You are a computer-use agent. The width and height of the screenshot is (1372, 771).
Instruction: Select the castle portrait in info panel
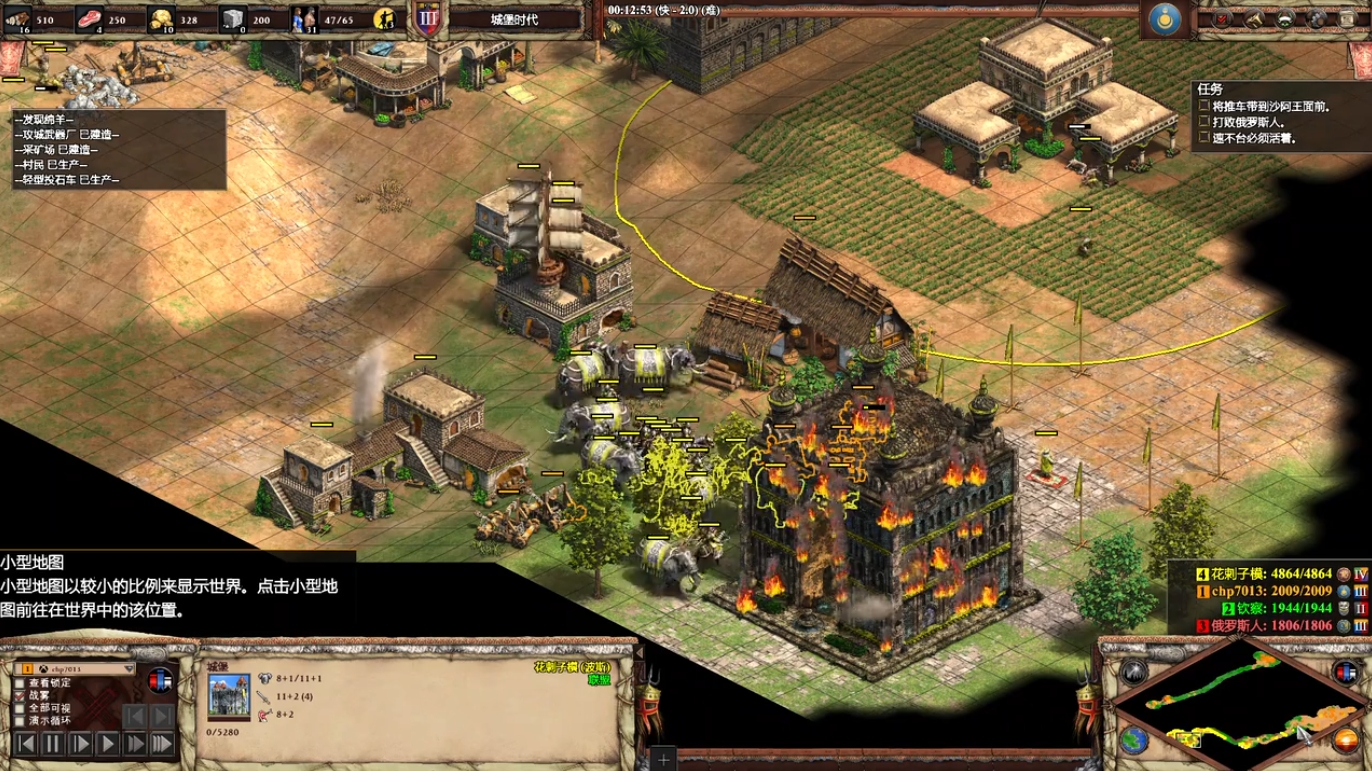point(229,695)
